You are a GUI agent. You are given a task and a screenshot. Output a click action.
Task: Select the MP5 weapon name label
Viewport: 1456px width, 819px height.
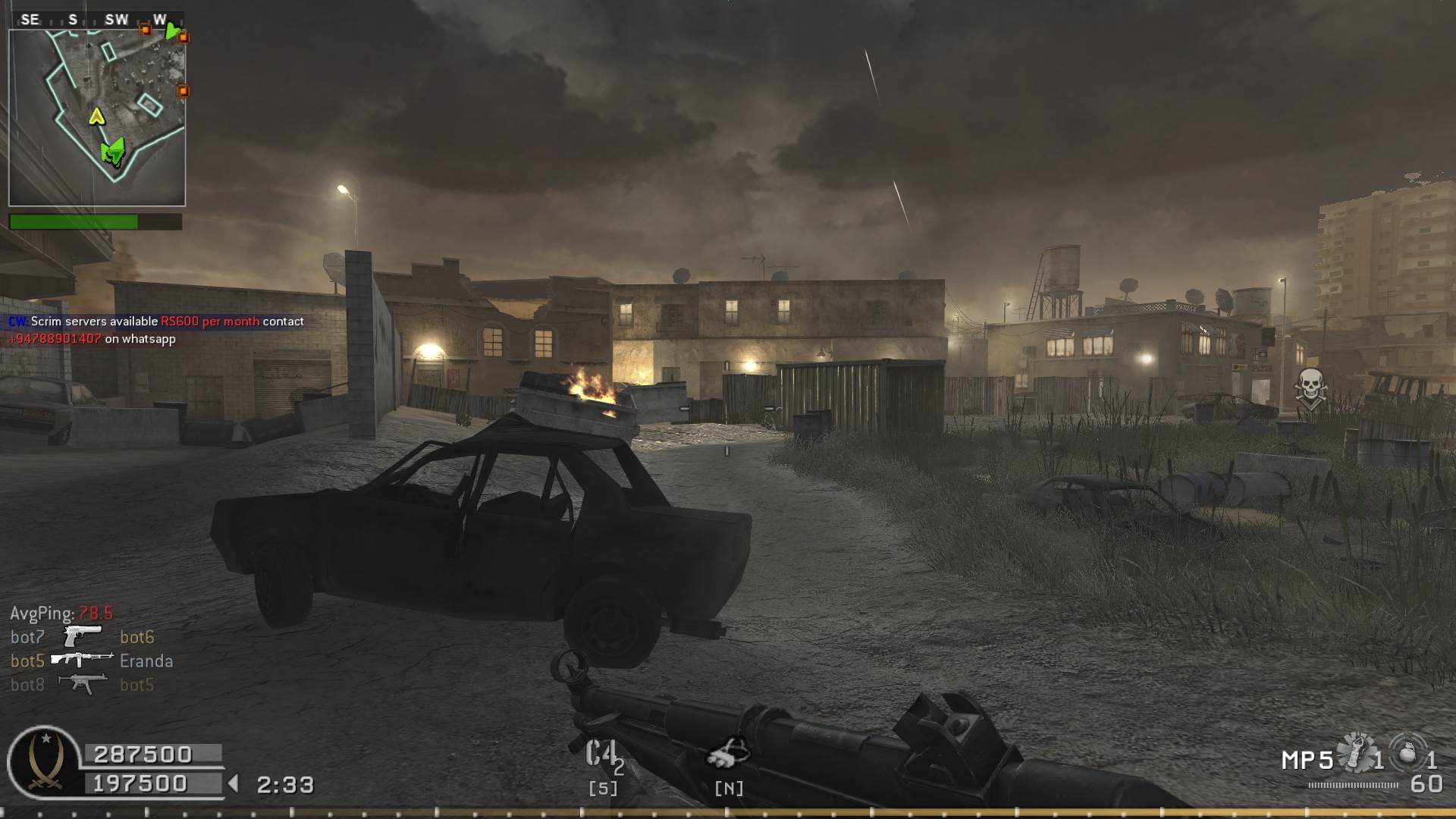pos(1307,760)
